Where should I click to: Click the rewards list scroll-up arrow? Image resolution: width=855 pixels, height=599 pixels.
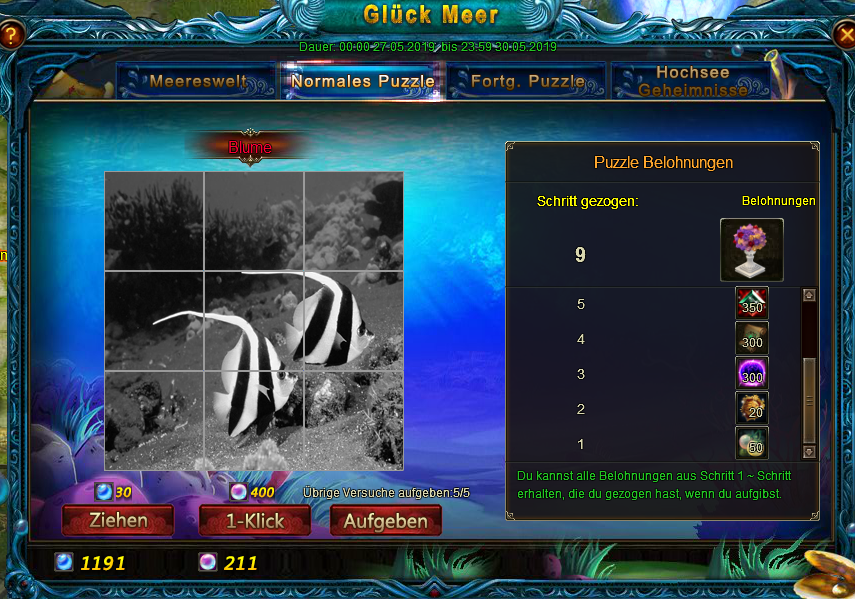click(809, 296)
